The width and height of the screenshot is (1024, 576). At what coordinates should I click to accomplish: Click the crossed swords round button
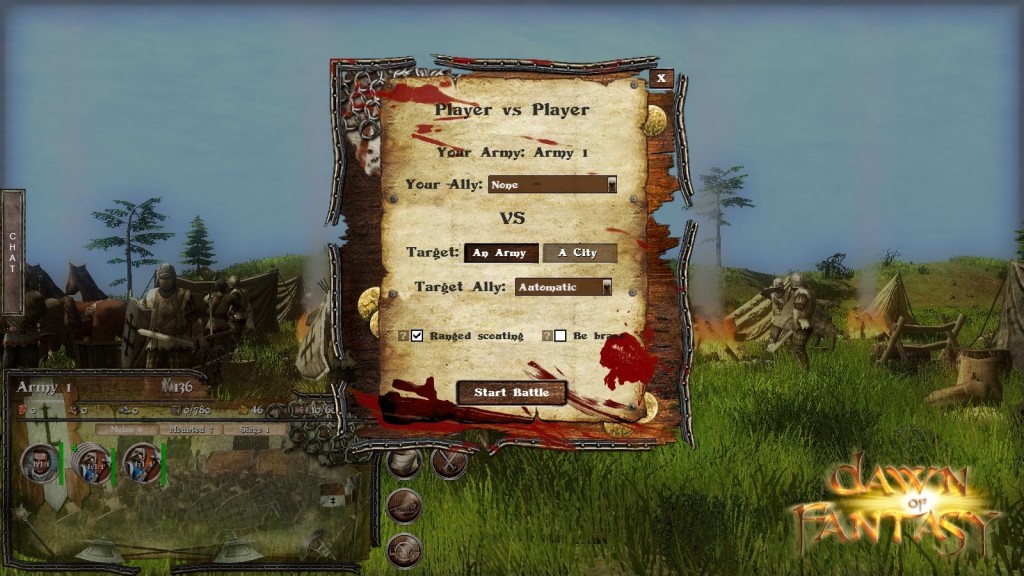click(449, 461)
